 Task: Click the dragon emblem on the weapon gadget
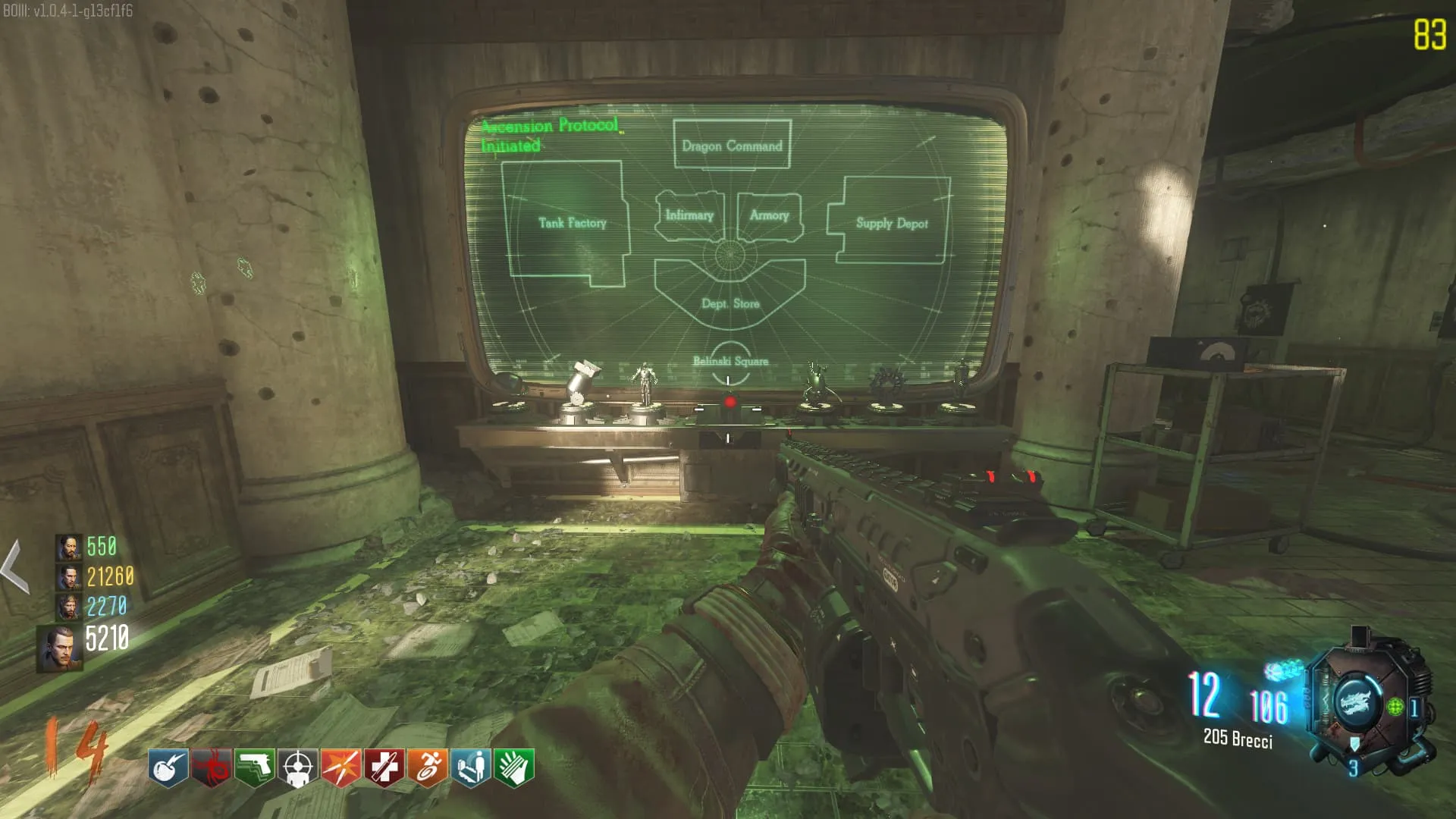click(x=1354, y=702)
